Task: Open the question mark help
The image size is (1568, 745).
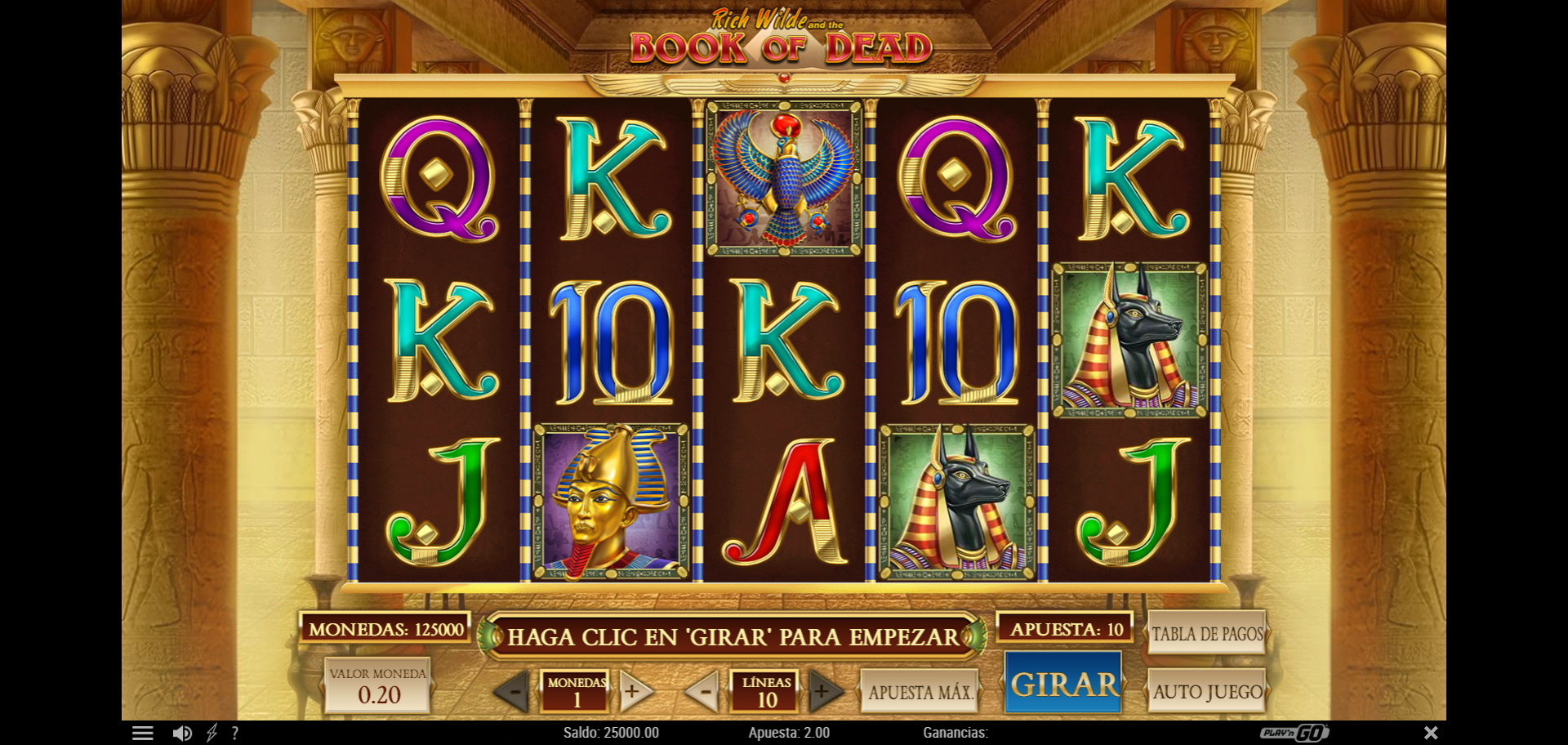Action: (x=235, y=734)
